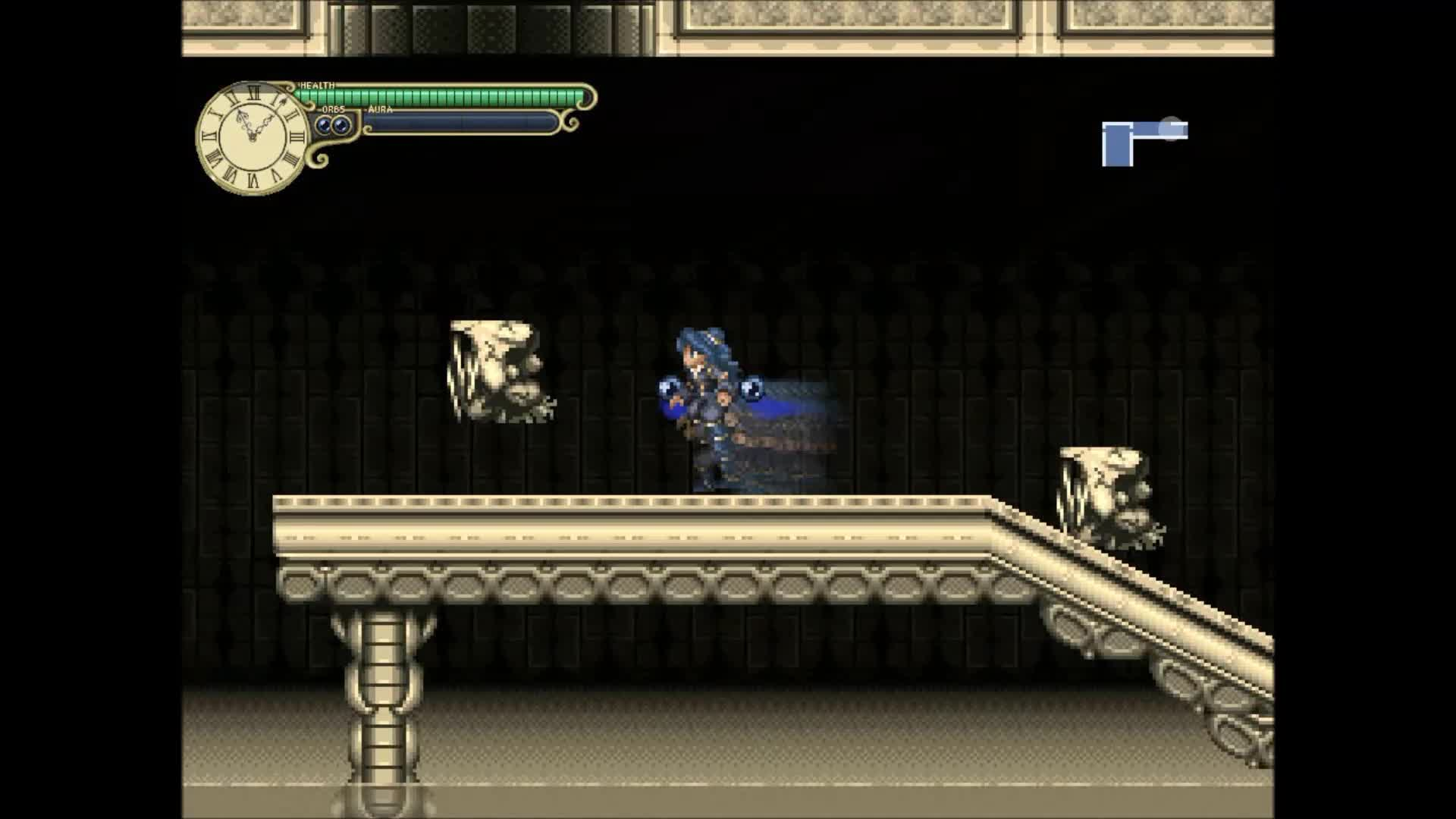Viewport: 1456px width, 819px height.
Task: Click the left equipped orb icon
Action: (x=324, y=124)
